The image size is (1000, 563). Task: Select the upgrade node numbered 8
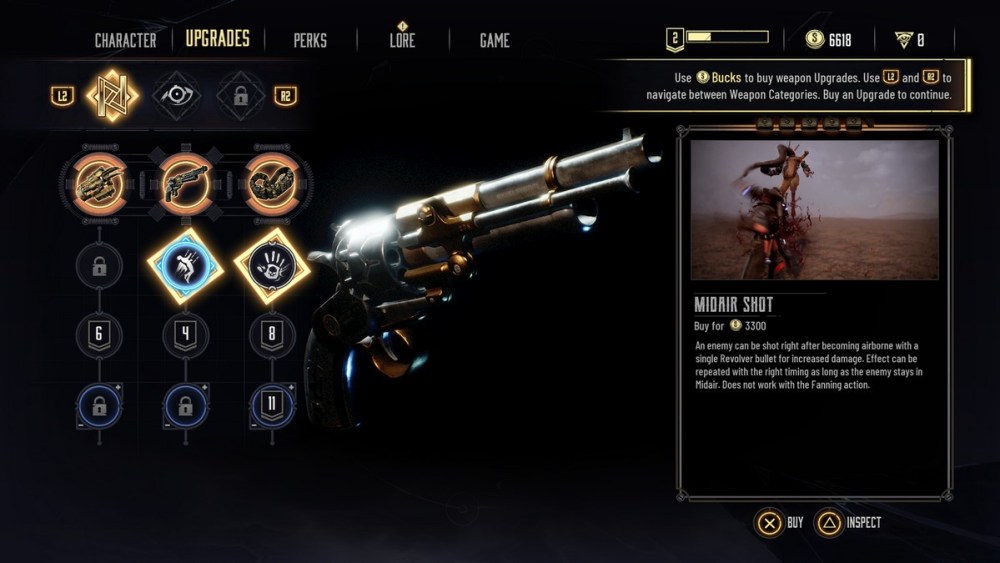(271, 335)
